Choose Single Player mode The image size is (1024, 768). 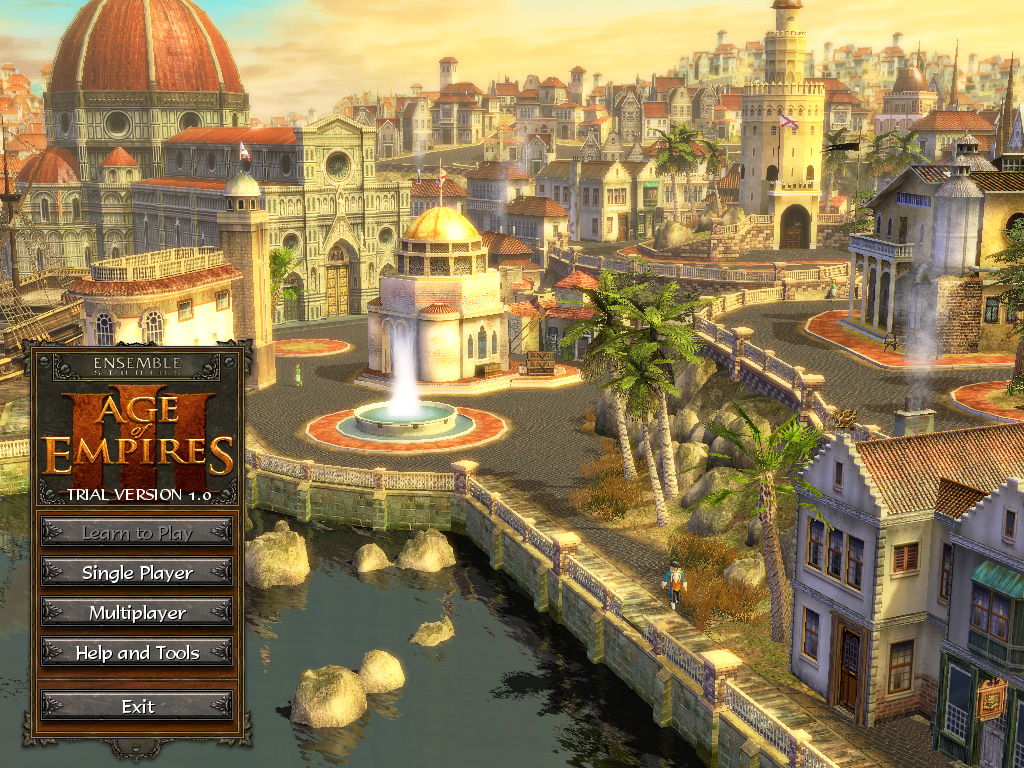pos(137,573)
